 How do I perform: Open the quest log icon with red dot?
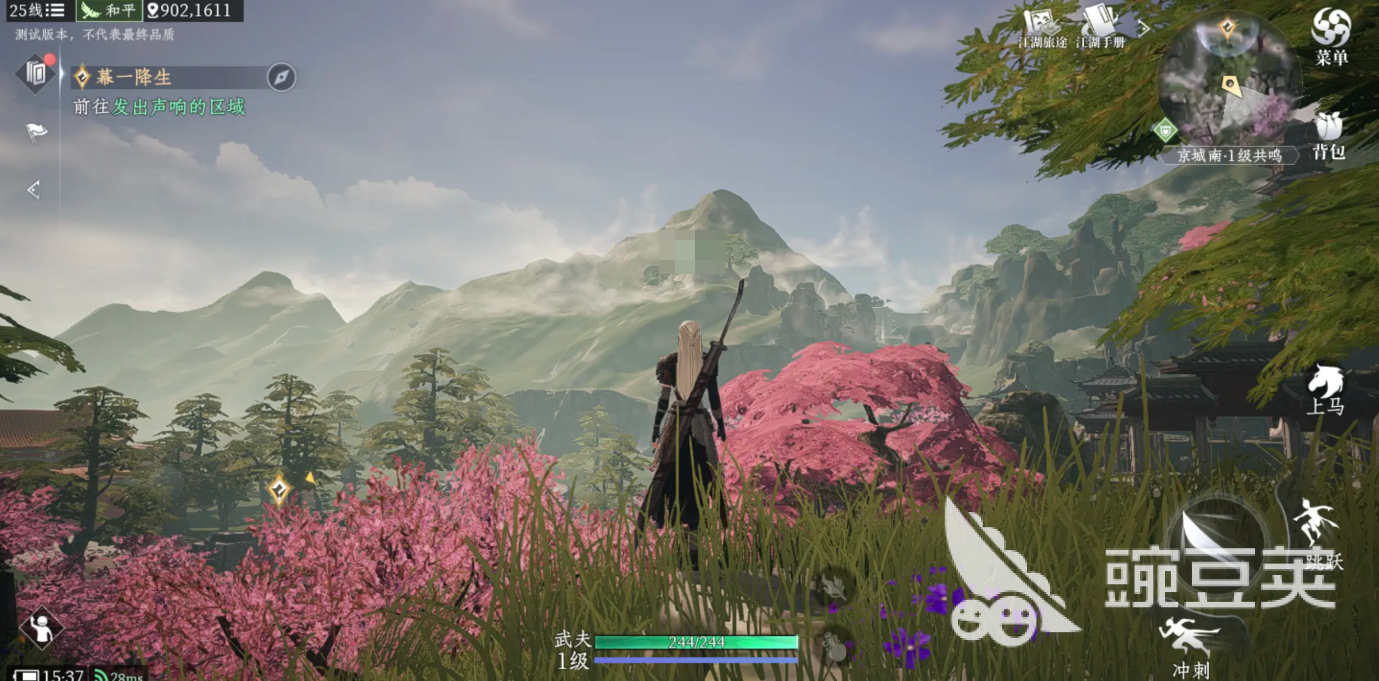click(37, 72)
